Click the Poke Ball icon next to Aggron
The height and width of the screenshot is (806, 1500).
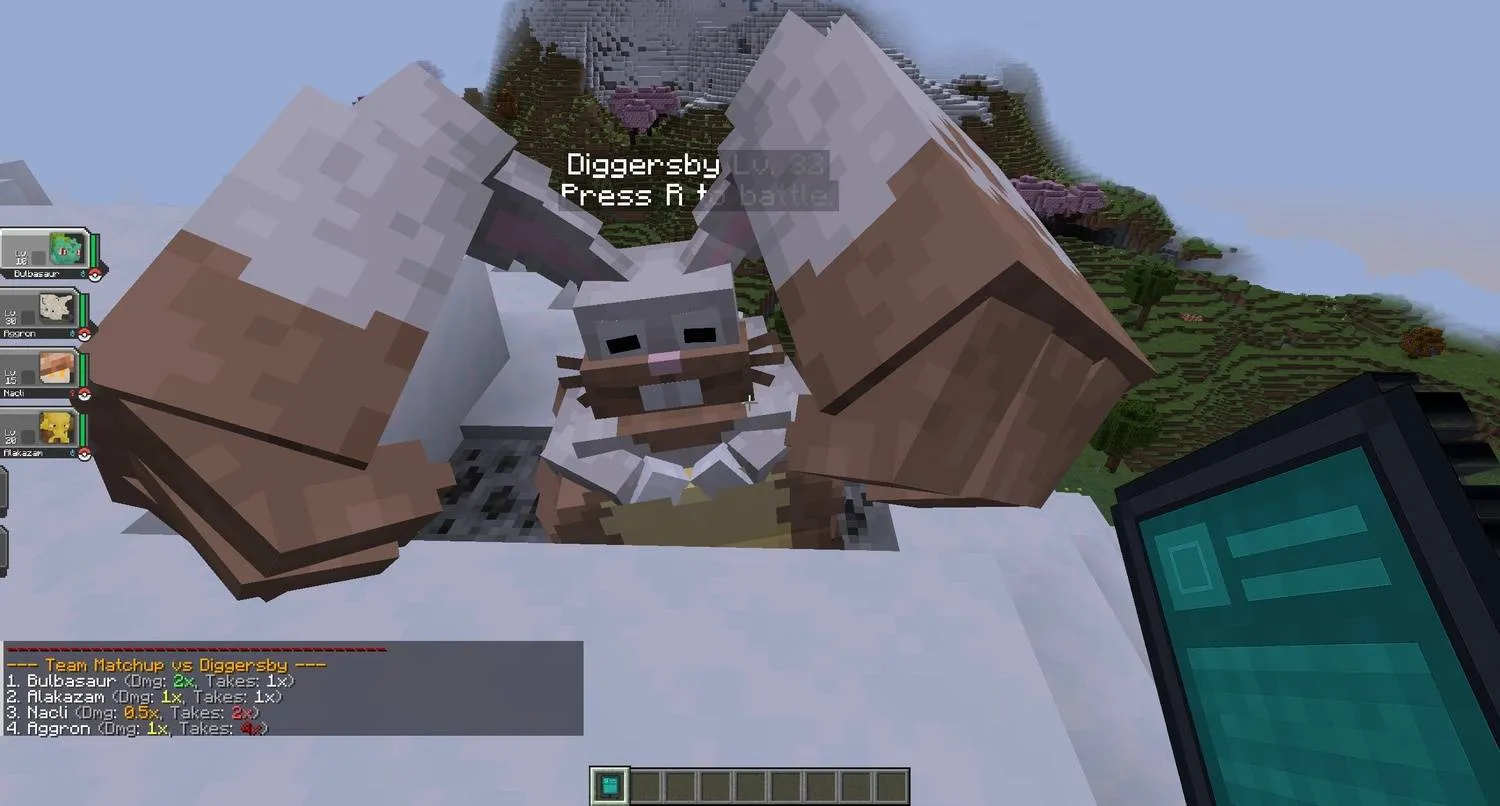(84, 332)
